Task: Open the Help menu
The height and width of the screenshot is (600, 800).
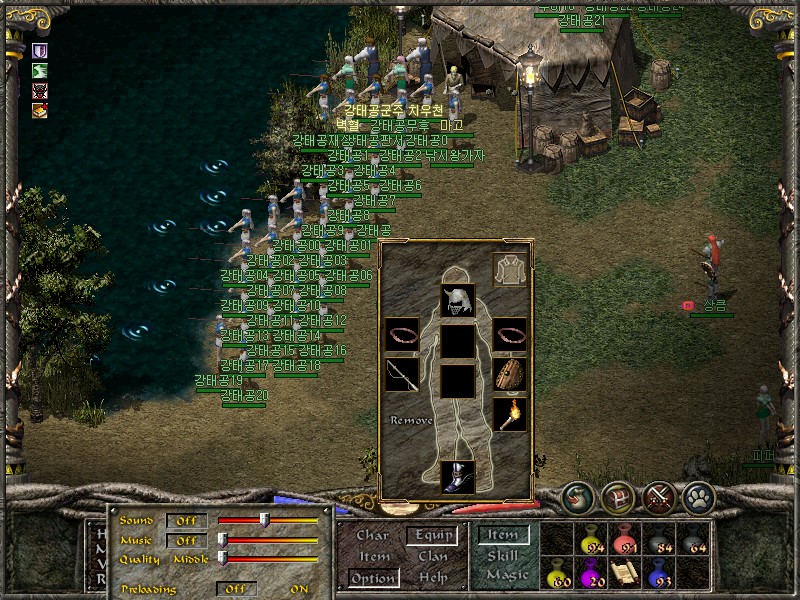Action: click(x=432, y=578)
